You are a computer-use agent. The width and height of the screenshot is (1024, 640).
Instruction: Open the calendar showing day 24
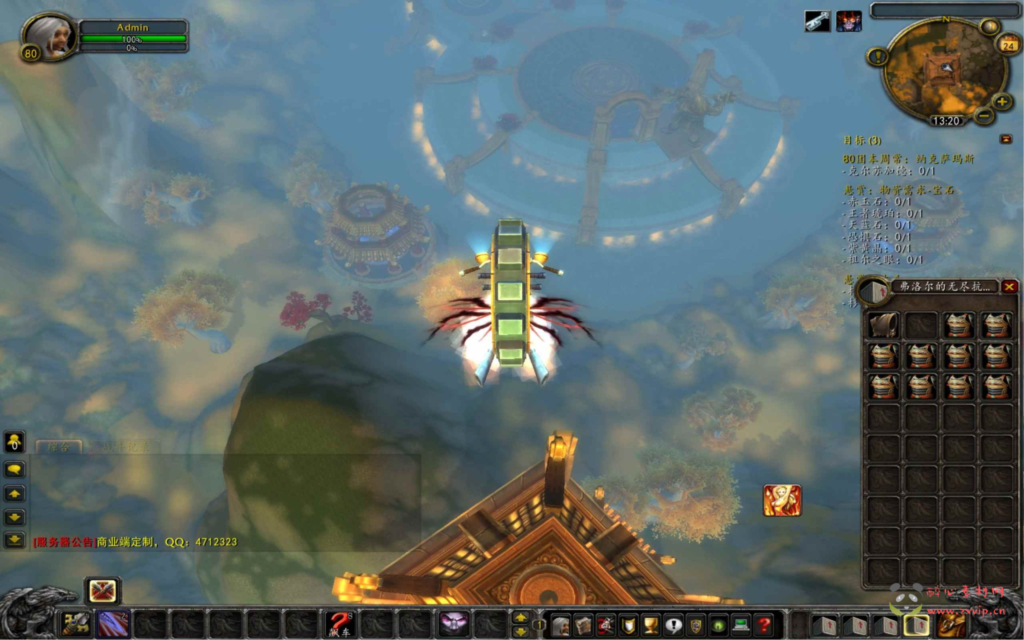1009,44
